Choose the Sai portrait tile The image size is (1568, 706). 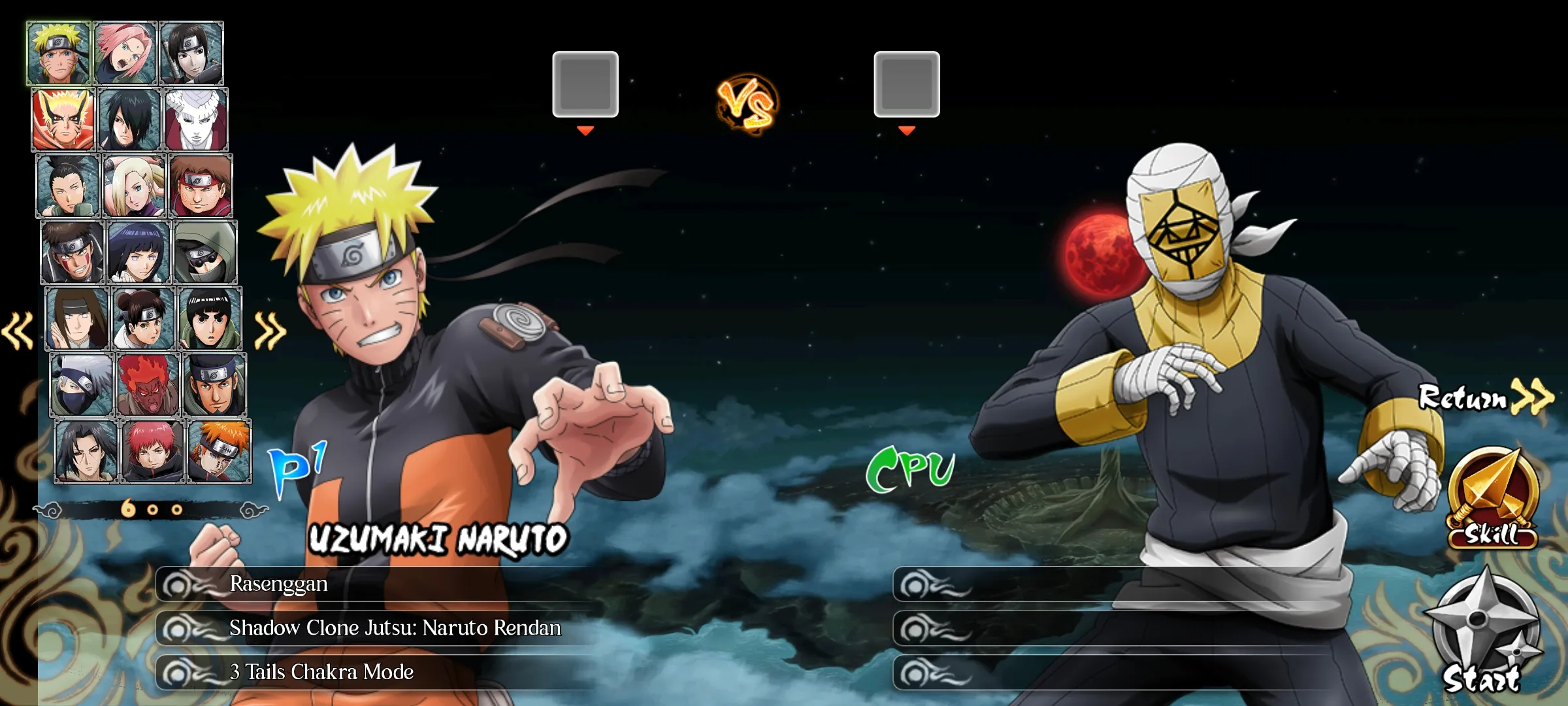pyautogui.click(x=192, y=53)
